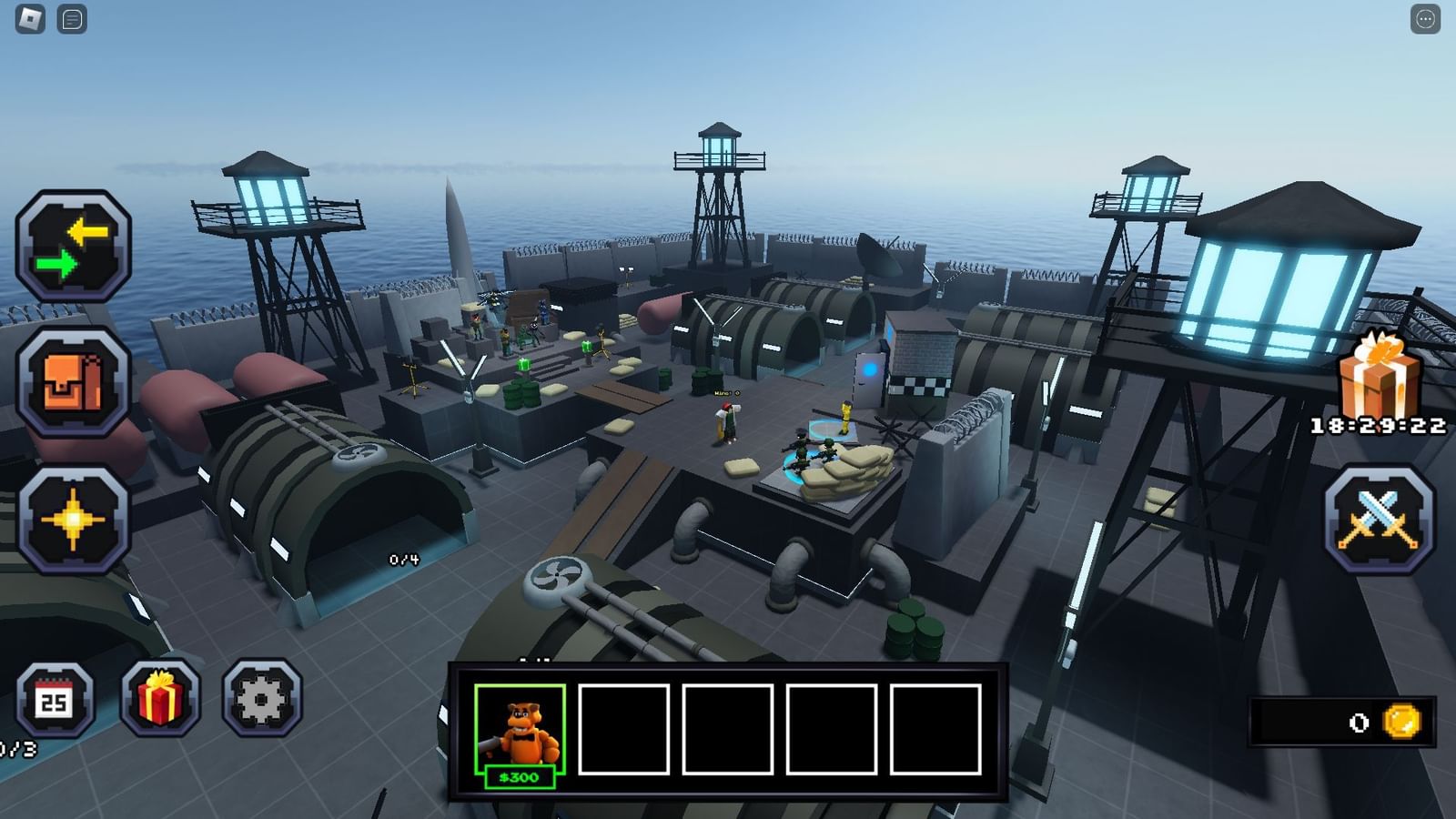Open the daily calendar marked 25
This screenshot has height=819, width=1456.
(x=56, y=701)
